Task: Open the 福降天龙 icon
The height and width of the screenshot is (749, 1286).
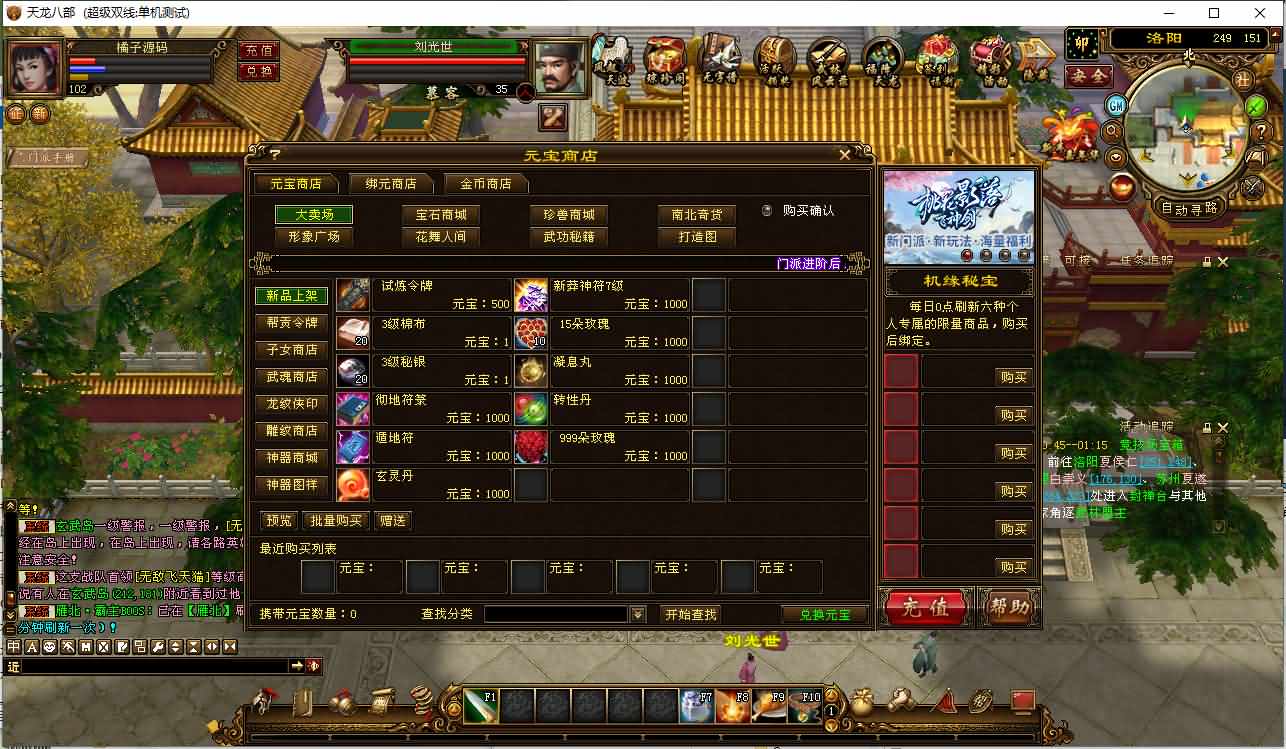Action: [881, 58]
